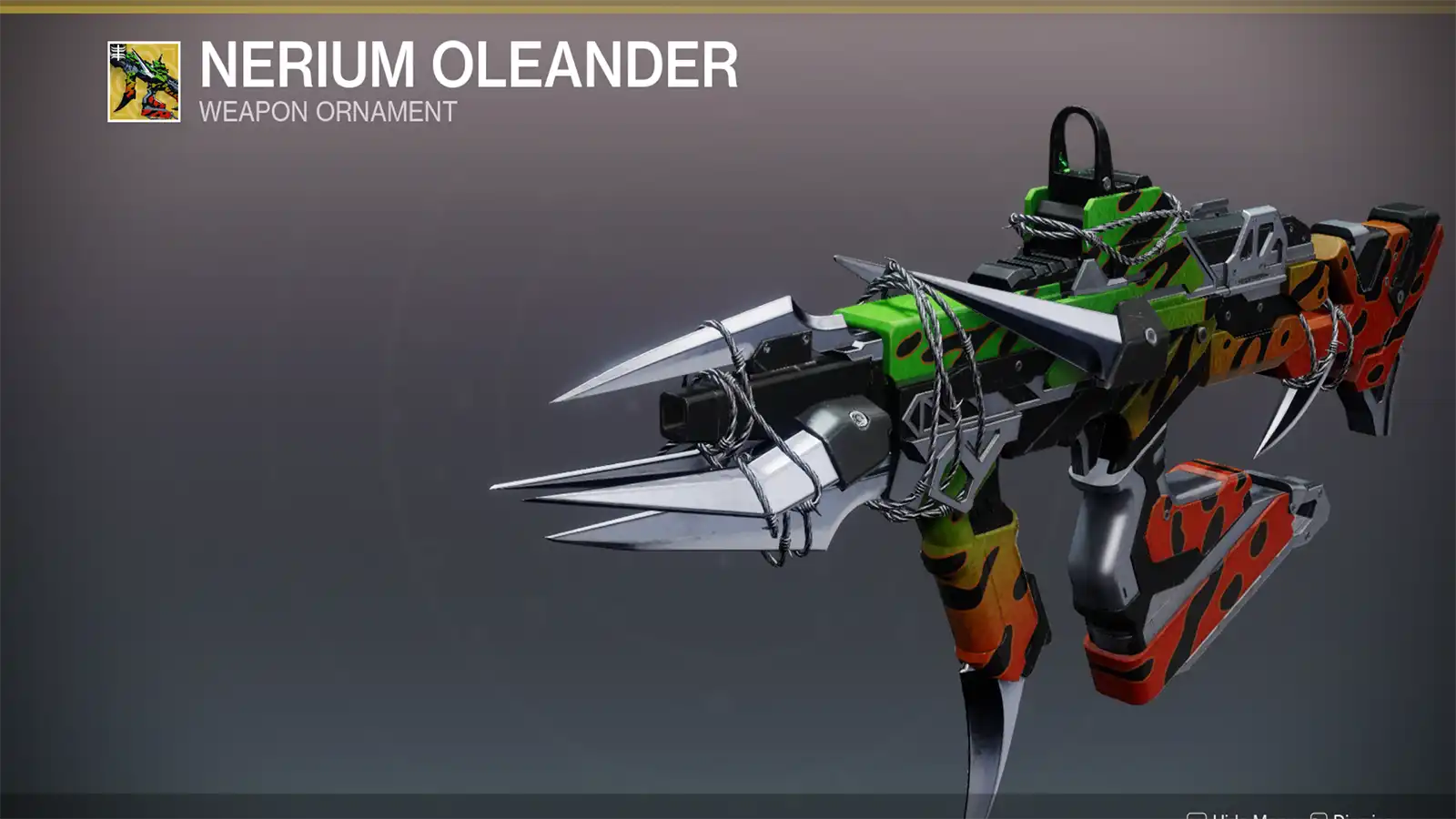
Task: Toggle the Dismiss checkbox
Action: coord(1321,814)
